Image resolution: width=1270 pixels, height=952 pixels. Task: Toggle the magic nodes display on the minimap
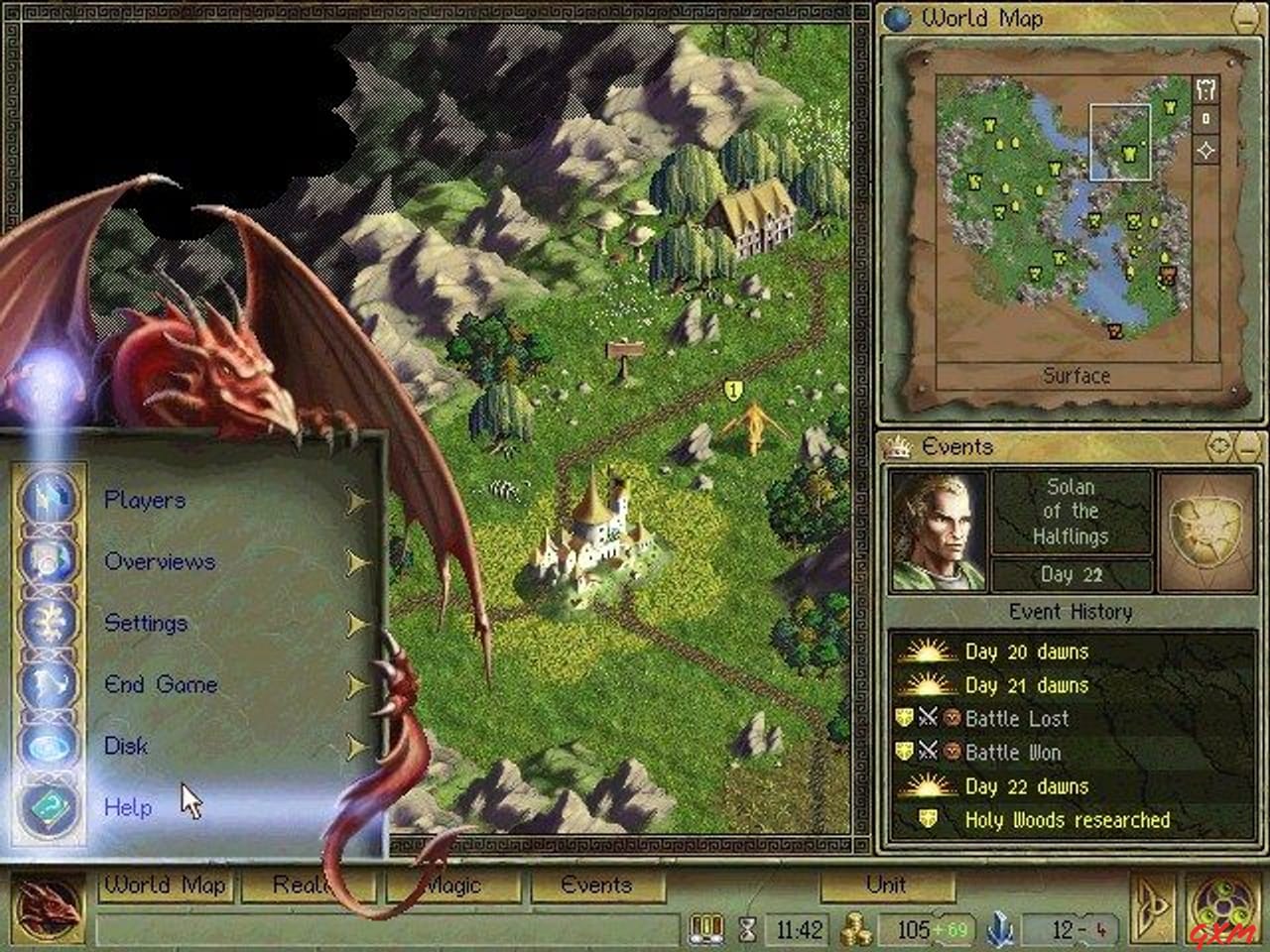pos(1206,151)
